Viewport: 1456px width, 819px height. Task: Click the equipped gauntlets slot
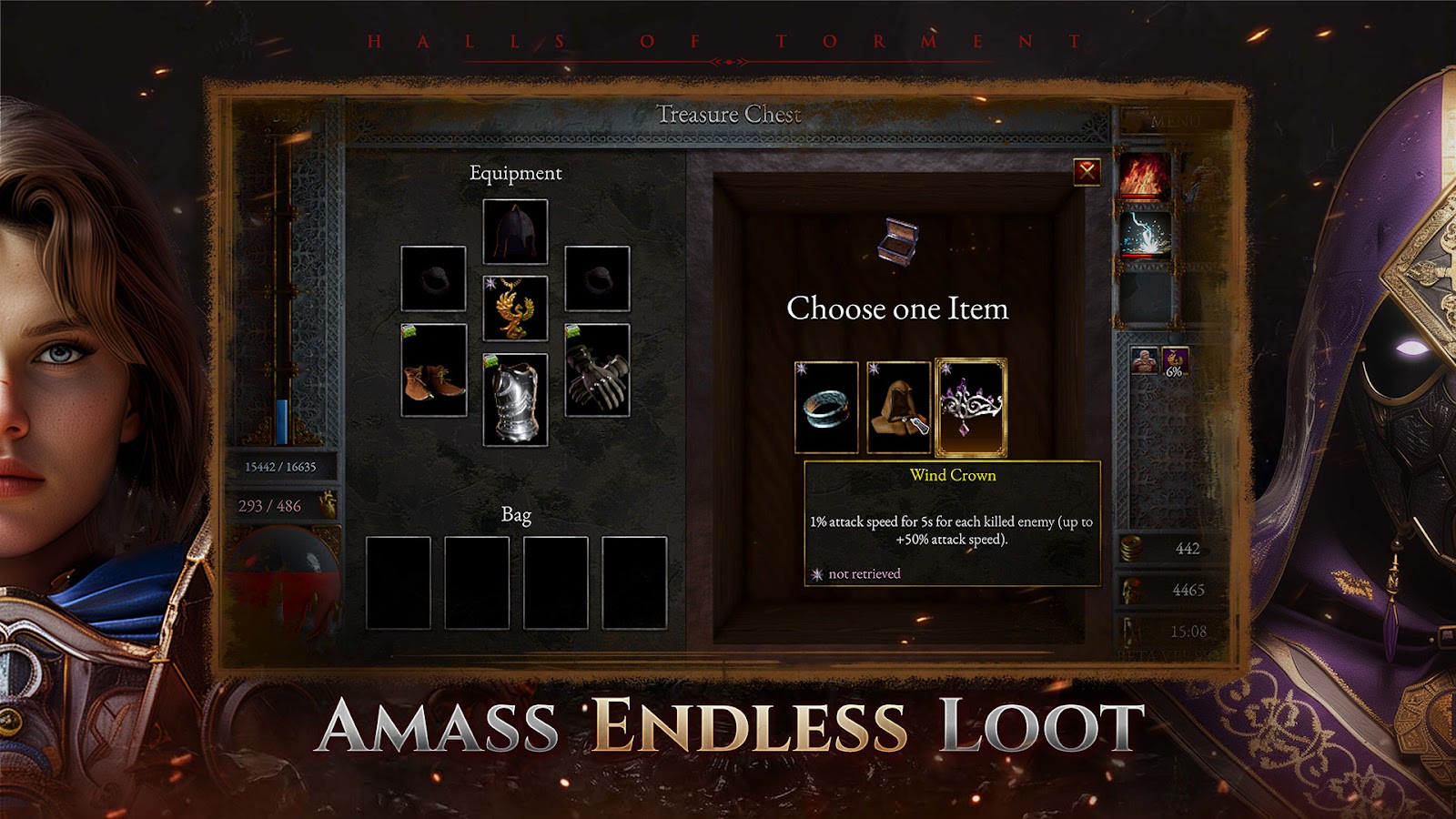tap(597, 370)
